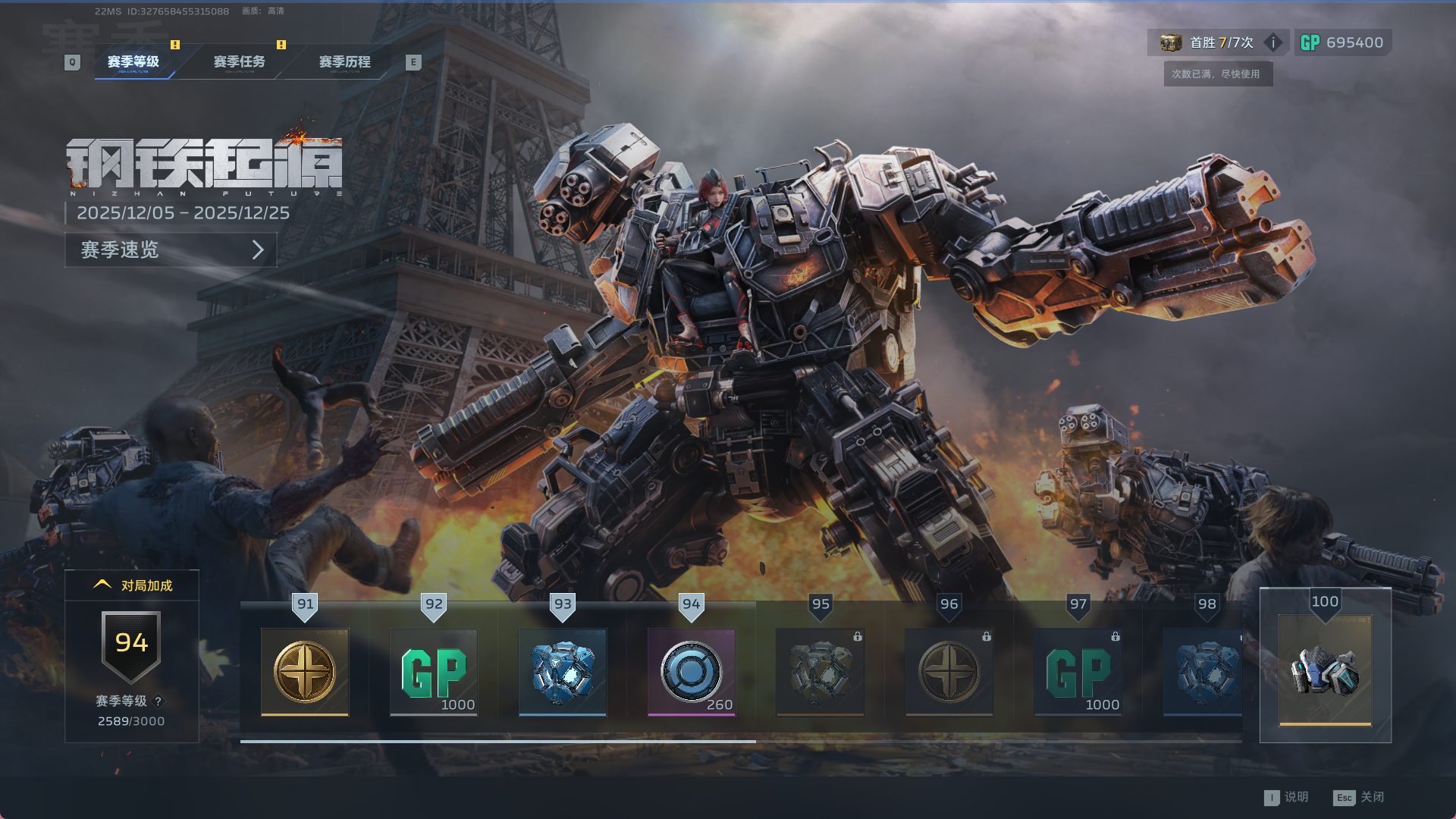The width and height of the screenshot is (1456, 819).
Task: Select the level 91 gold coin reward
Action: (x=305, y=672)
